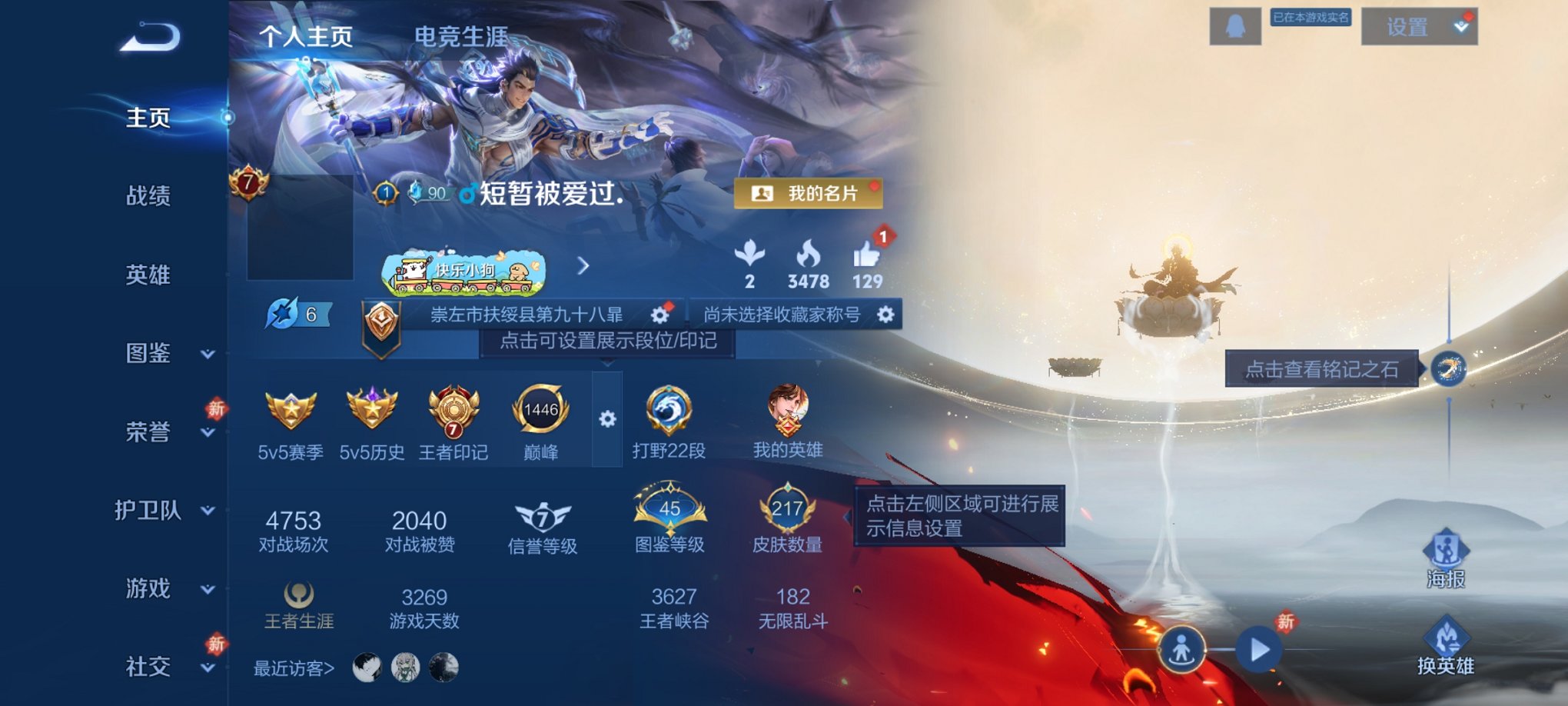
Task: Select 战绩 in the left sidebar
Action: coord(148,197)
